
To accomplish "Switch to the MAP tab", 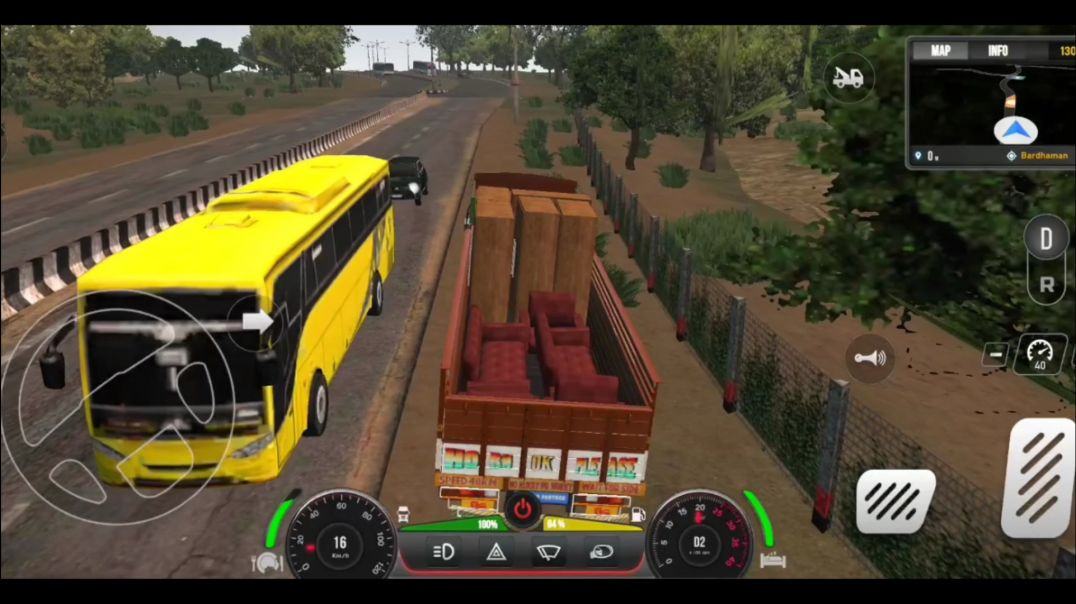I will click(941, 51).
